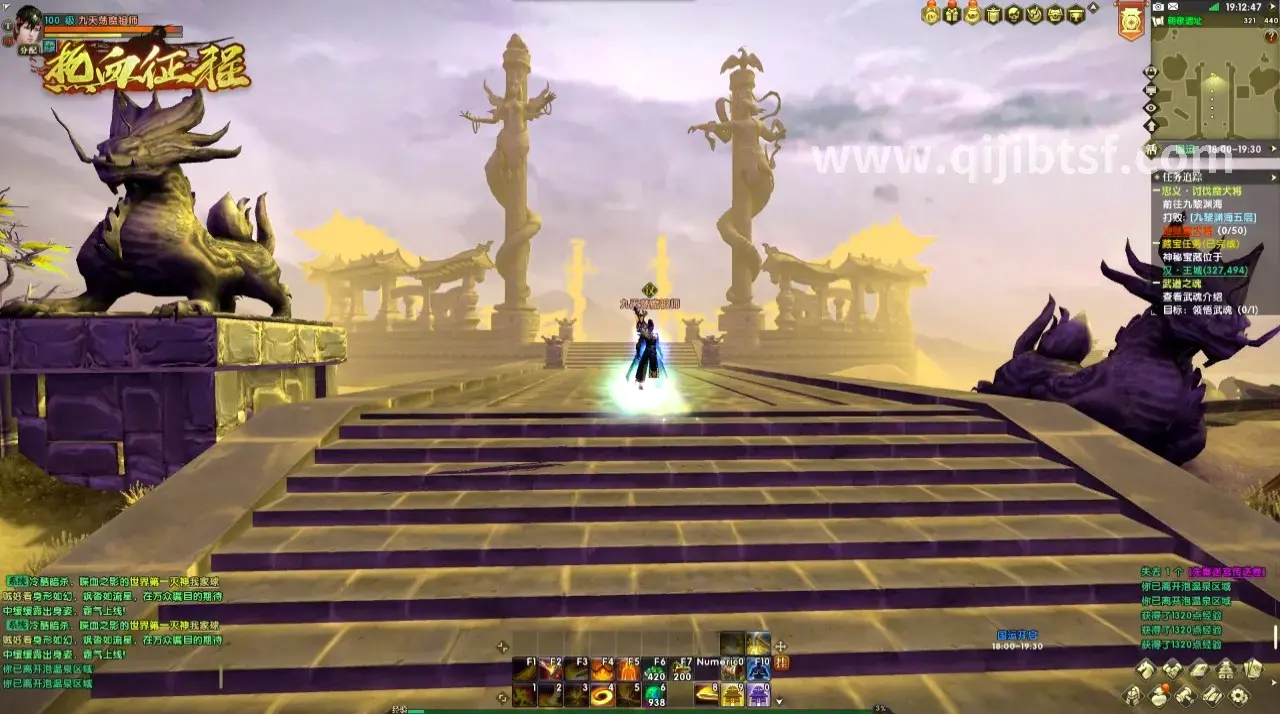This screenshot has height=714, width=1280.
Task: Open the trophy icon in top bar
Action: point(1076,14)
